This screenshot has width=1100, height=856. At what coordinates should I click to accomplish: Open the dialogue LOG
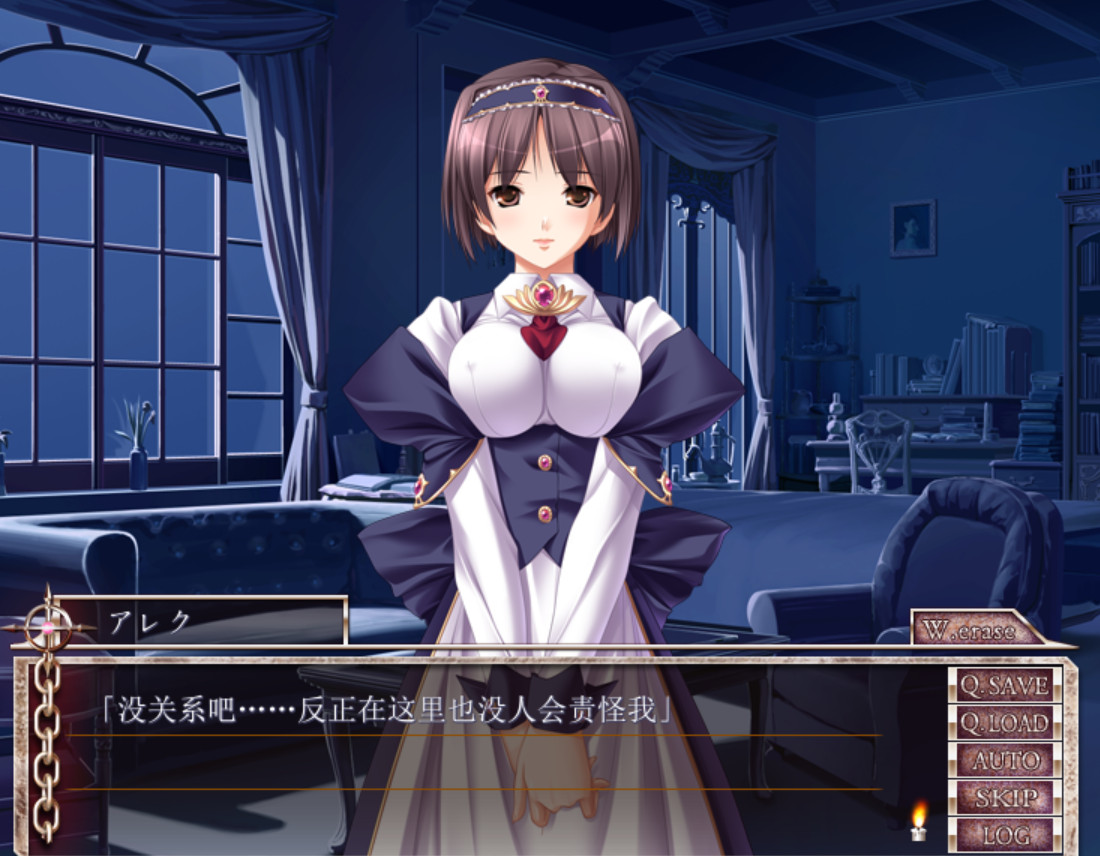click(1004, 834)
